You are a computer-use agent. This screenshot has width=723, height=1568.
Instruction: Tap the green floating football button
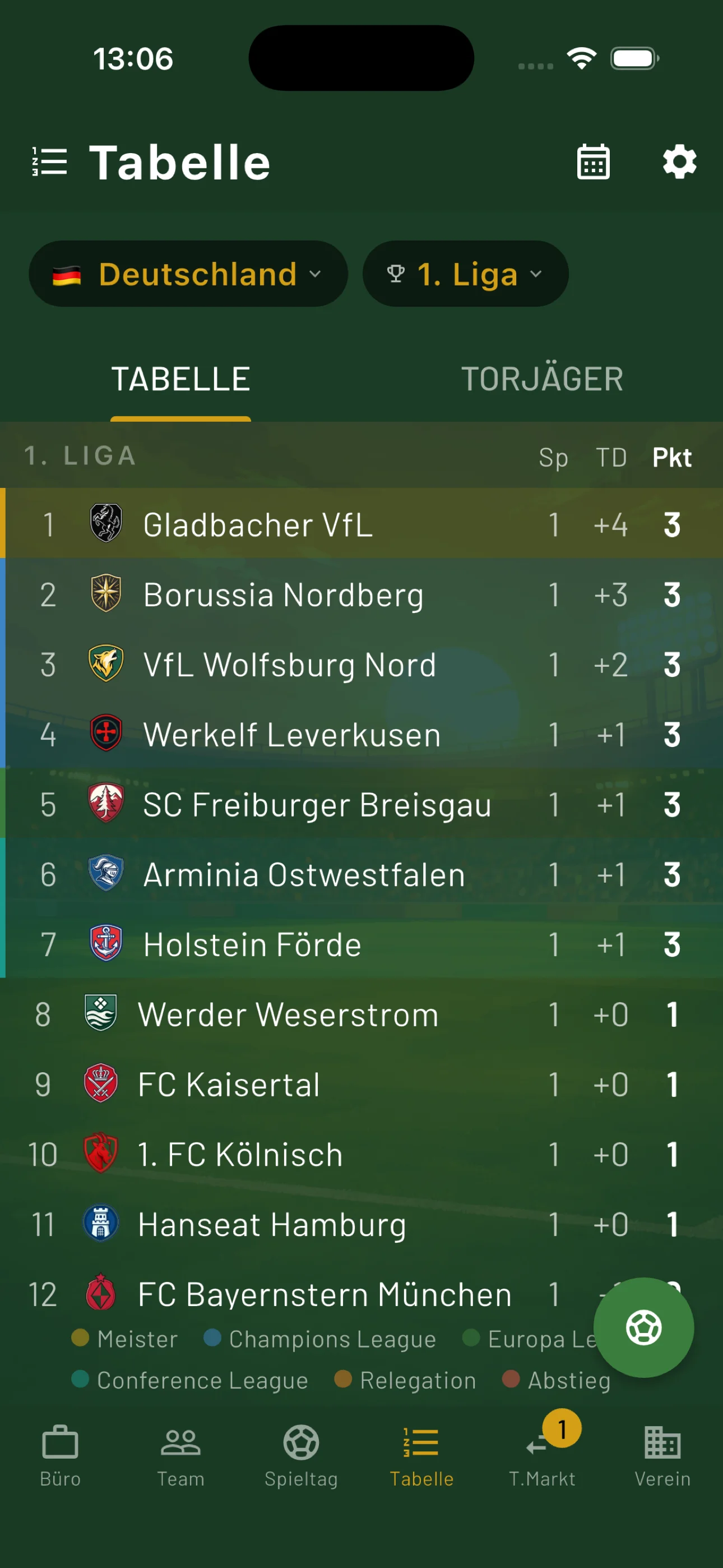pos(643,1327)
